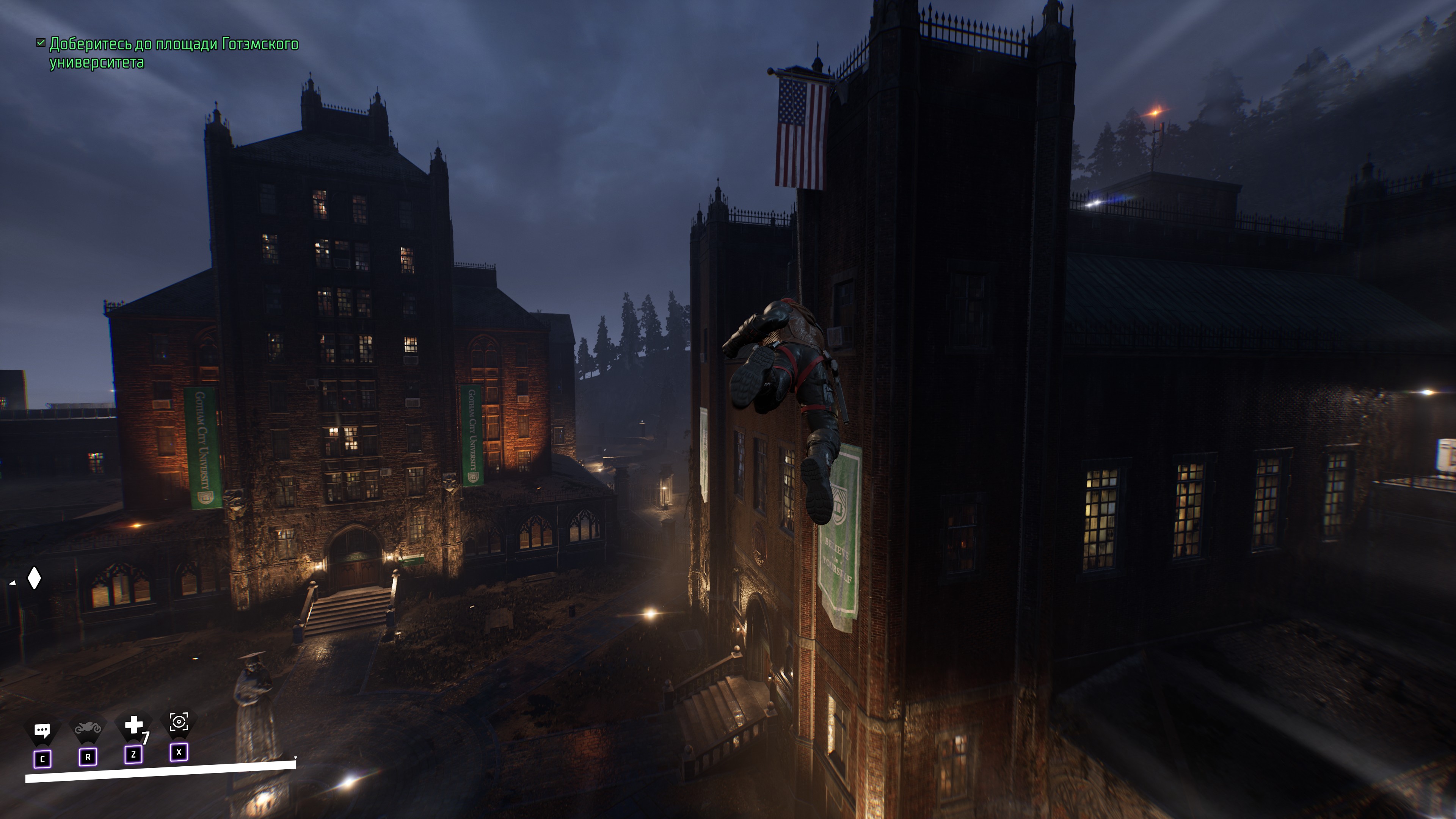Use the health pack cross icon

click(133, 725)
